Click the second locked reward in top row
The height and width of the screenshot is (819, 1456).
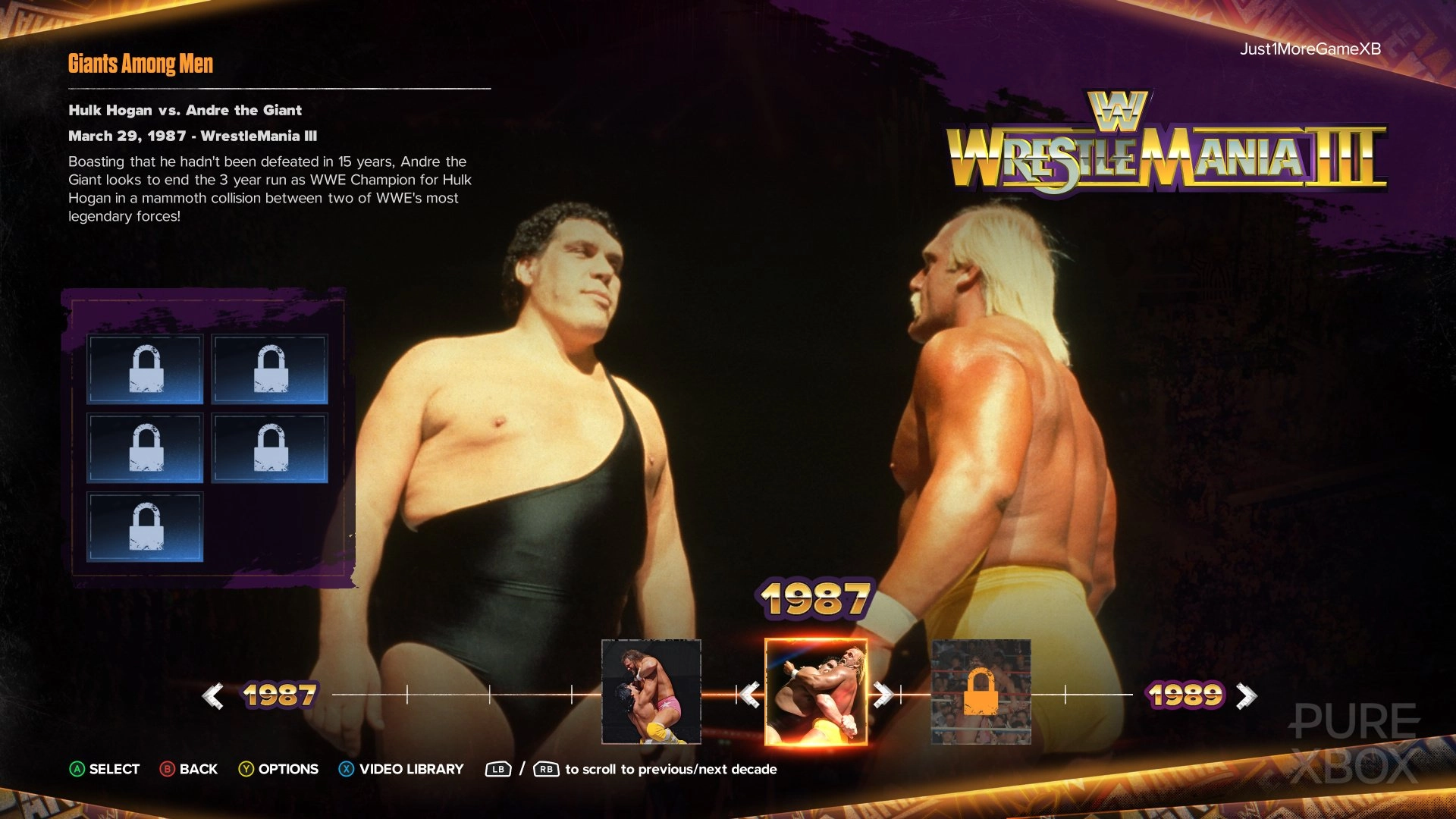(269, 369)
